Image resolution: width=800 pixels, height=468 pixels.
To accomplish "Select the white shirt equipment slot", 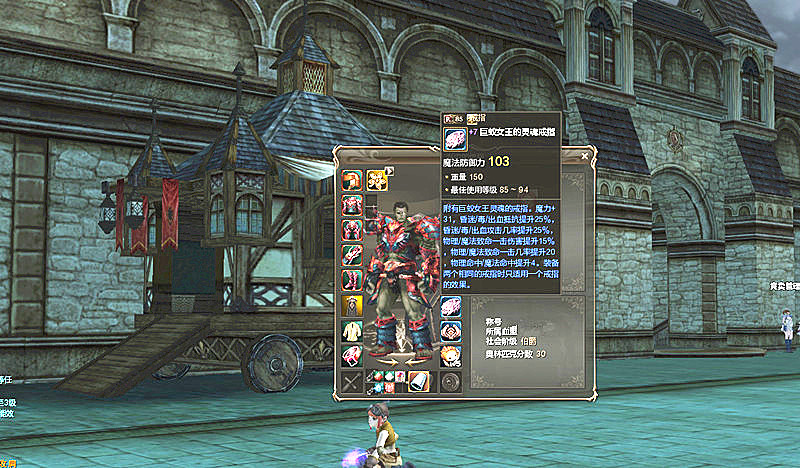I will [352, 331].
